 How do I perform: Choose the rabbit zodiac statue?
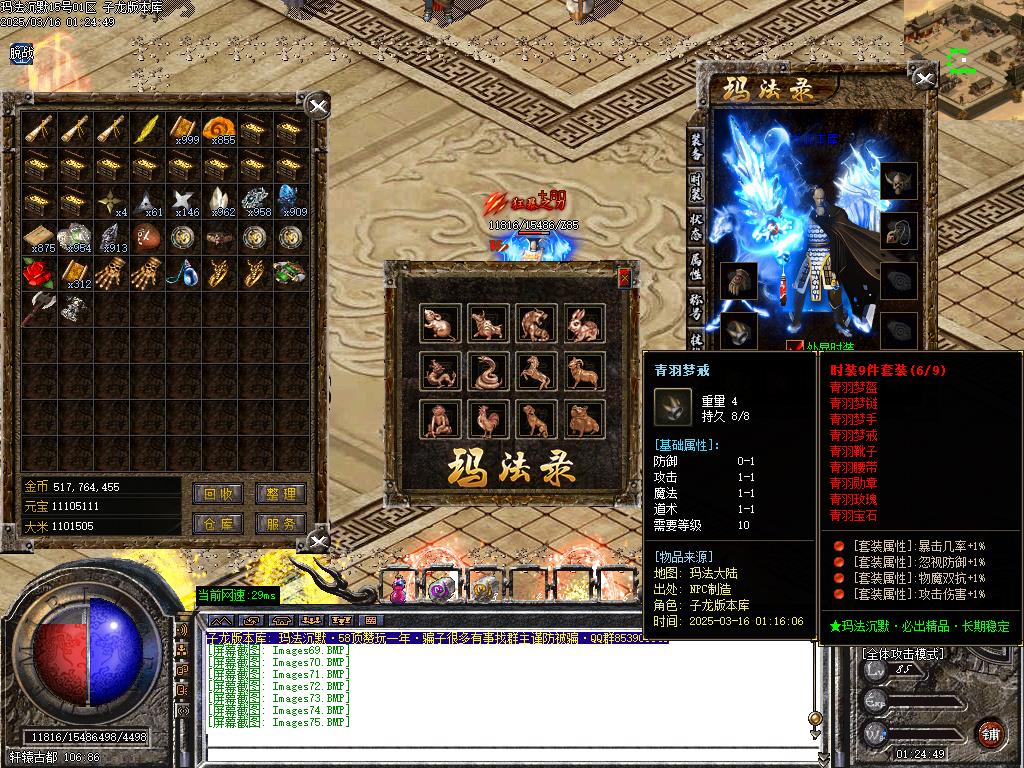[584, 324]
